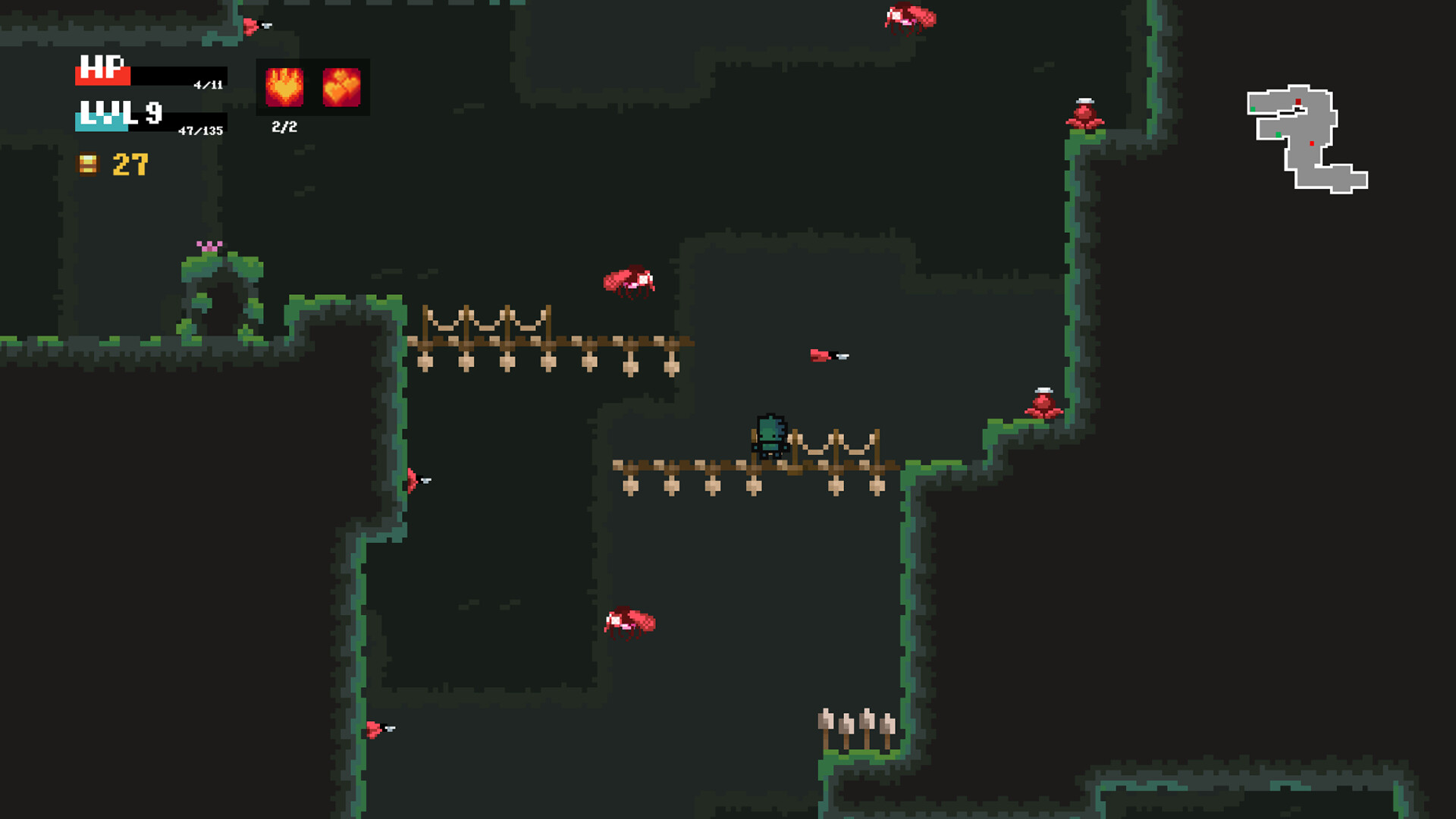Image resolution: width=1456 pixels, height=819 pixels.
Task: Click the 2/2 charge counter under the flame
Action: pyautogui.click(x=284, y=126)
